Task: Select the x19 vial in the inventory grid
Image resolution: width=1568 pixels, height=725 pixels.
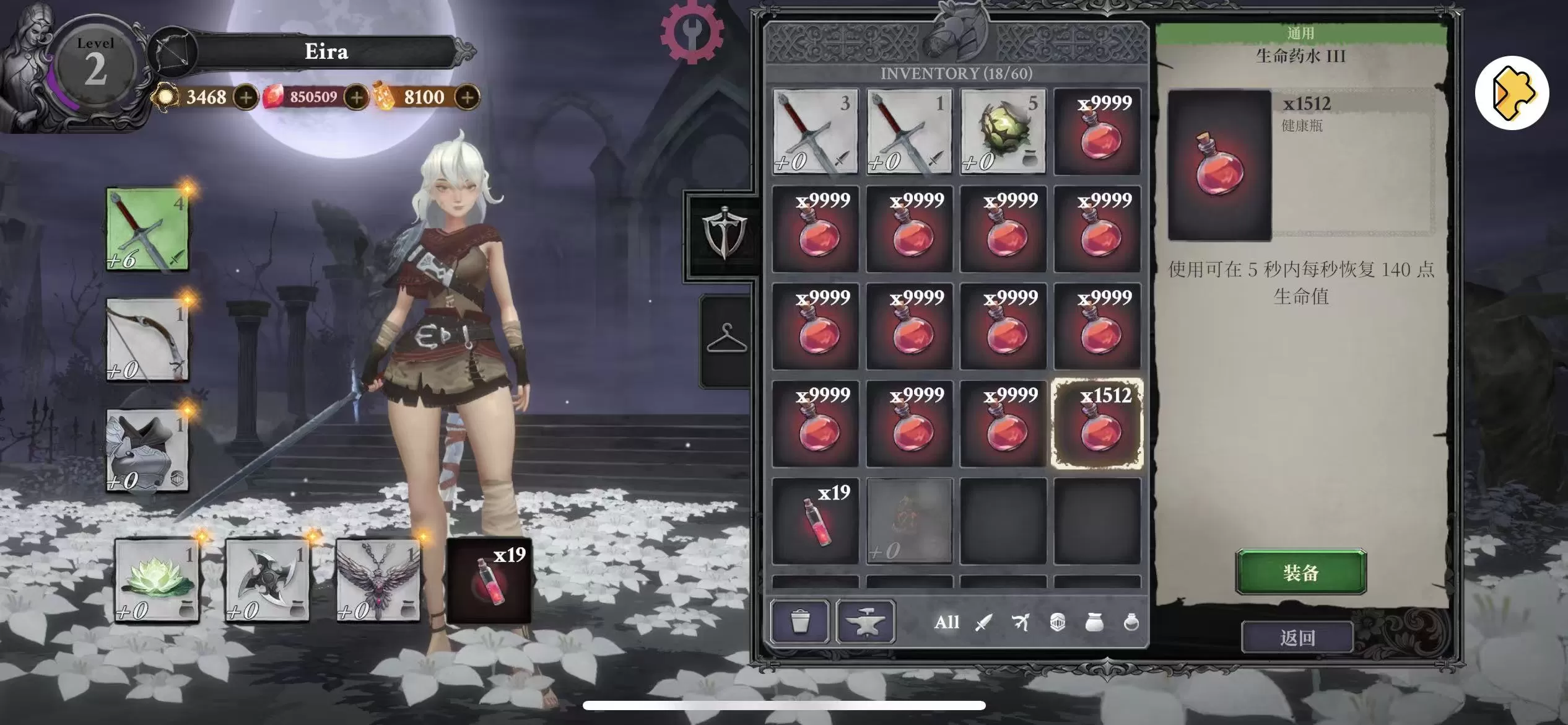Action: point(816,521)
